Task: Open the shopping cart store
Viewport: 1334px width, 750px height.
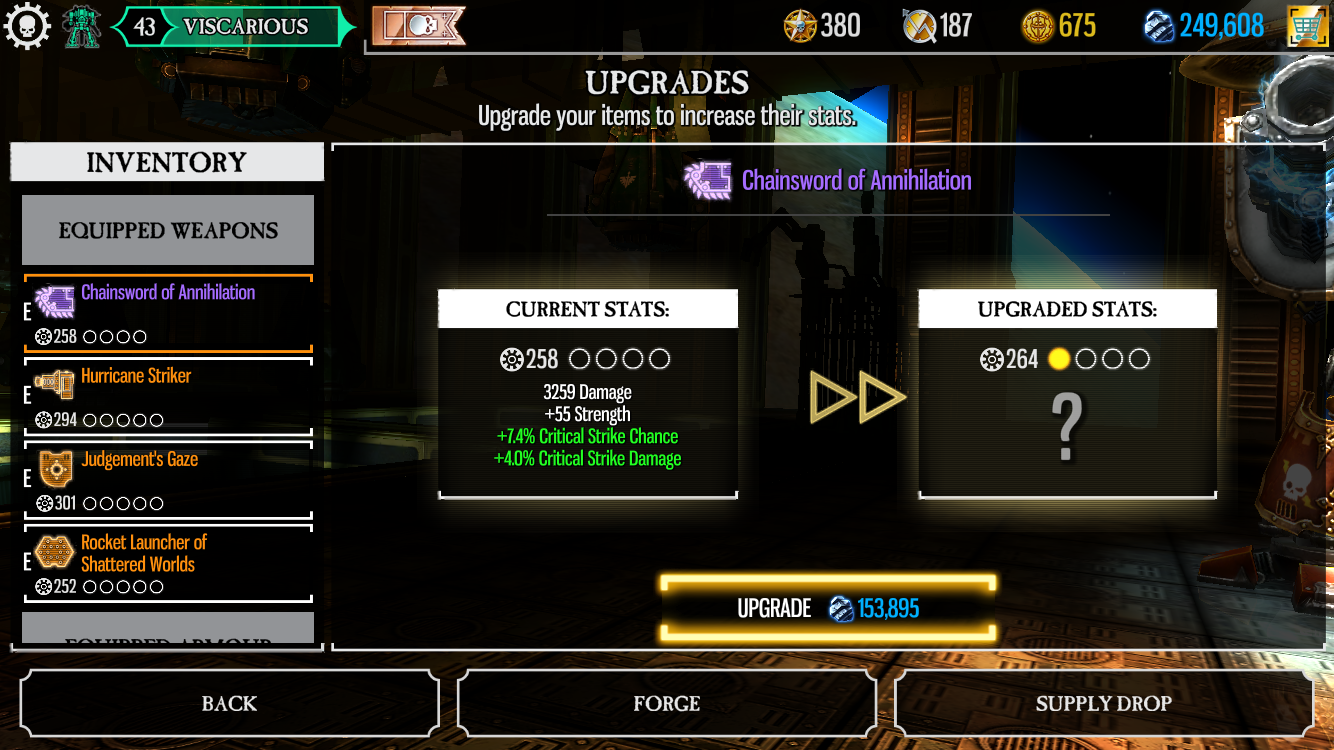Action: (x=1307, y=26)
